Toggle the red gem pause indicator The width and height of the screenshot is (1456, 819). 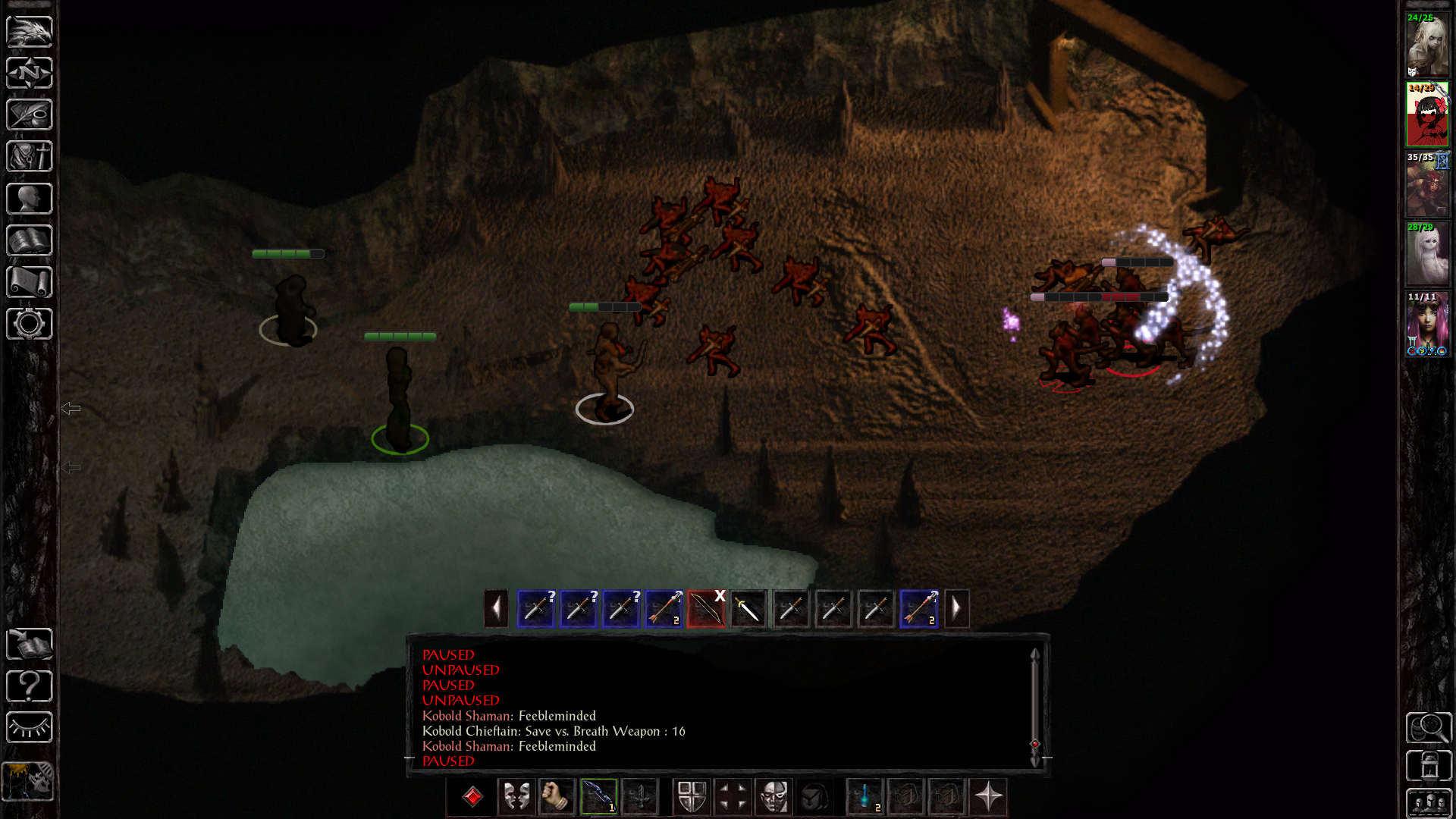(x=472, y=797)
